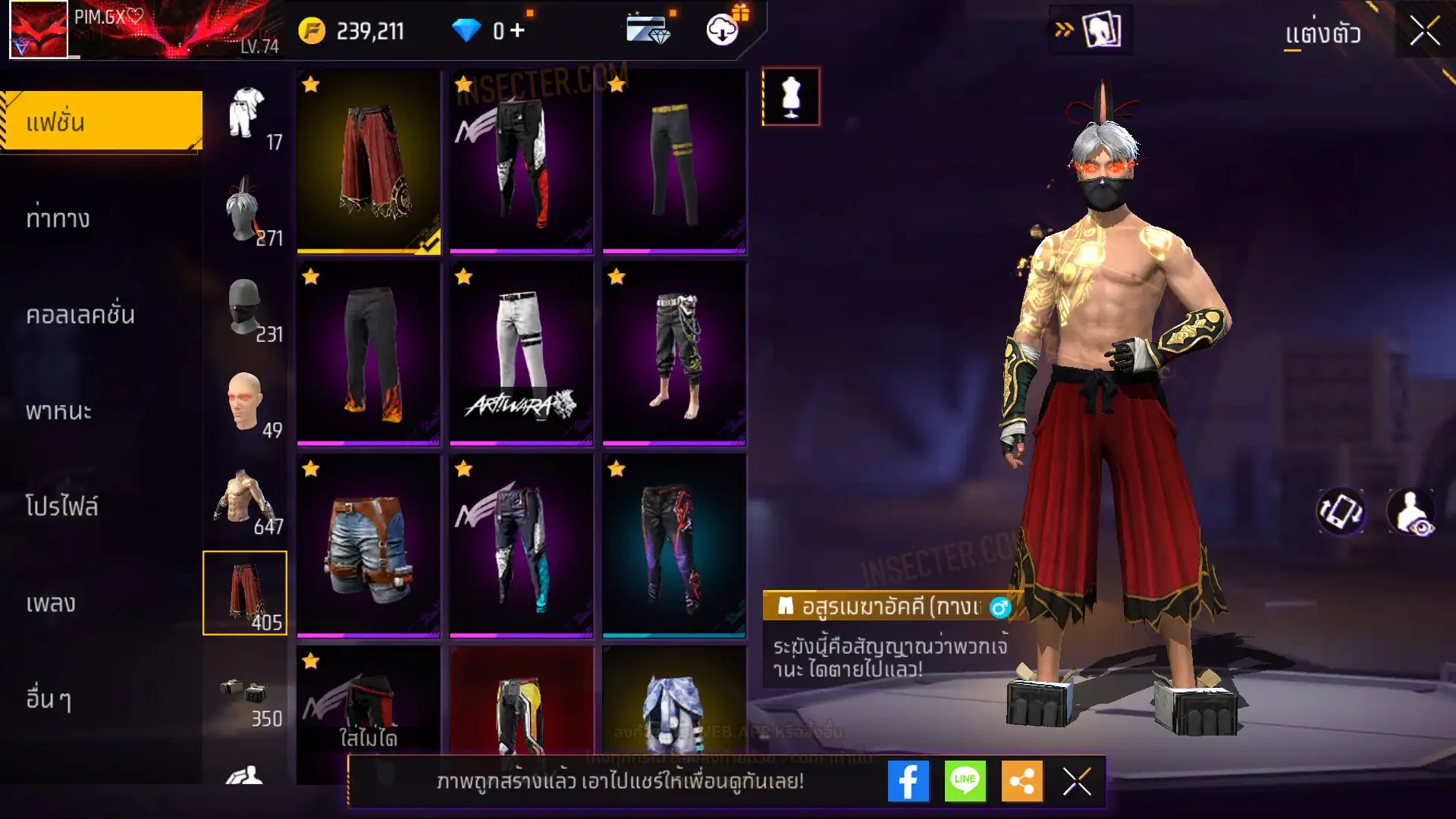Click the mannequin outfit preset icon
Image resolution: width=1456 pixels, height=819 pixels.
790,97
